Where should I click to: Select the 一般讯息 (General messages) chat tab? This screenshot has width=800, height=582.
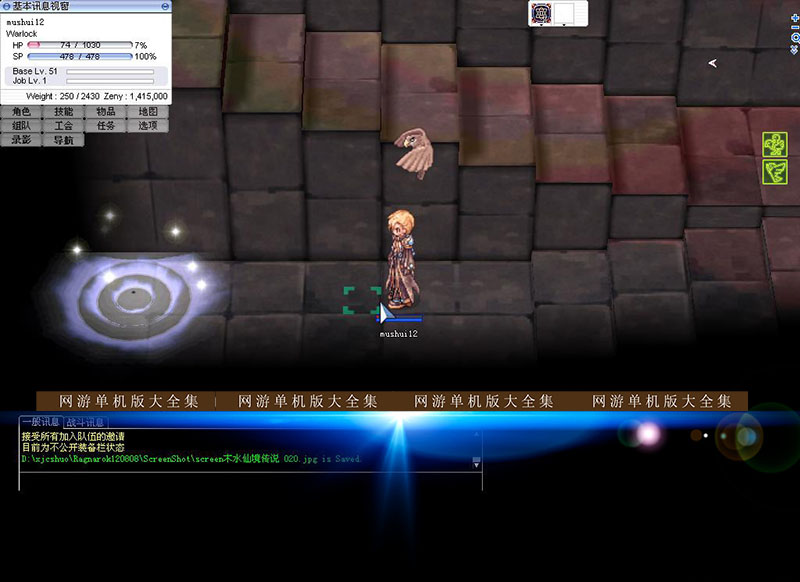coord(41,422)
